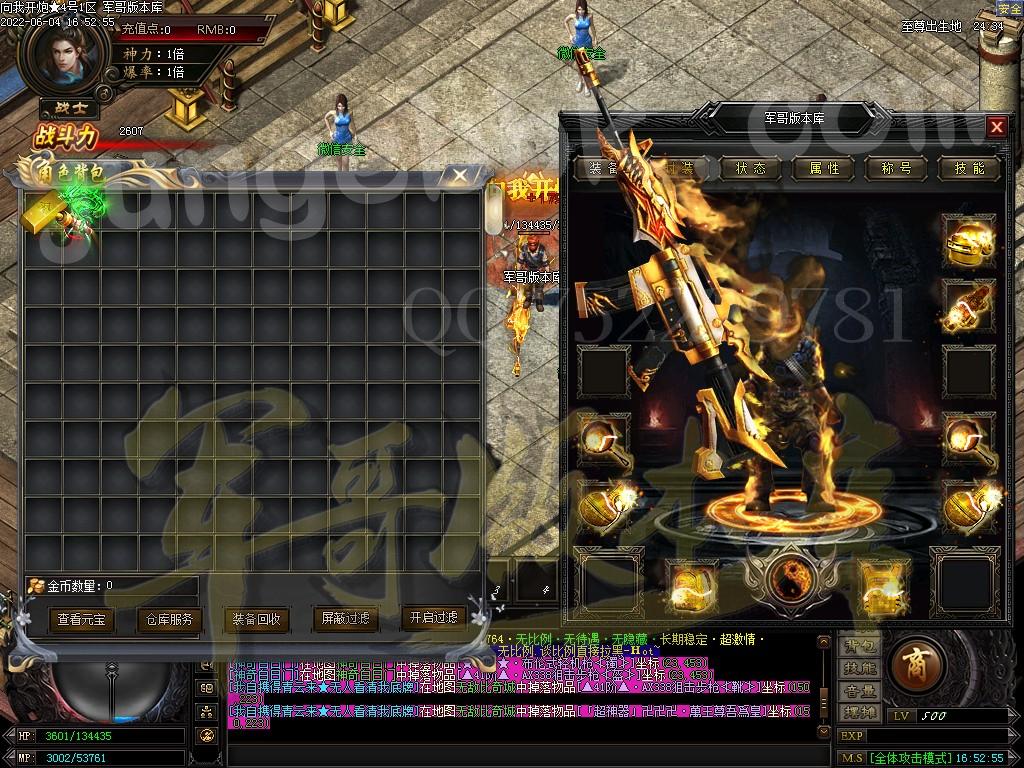The image size is (1024, 768).
Task: Choose the 装备回收 equipment recycle button
Action: point(256,620)
